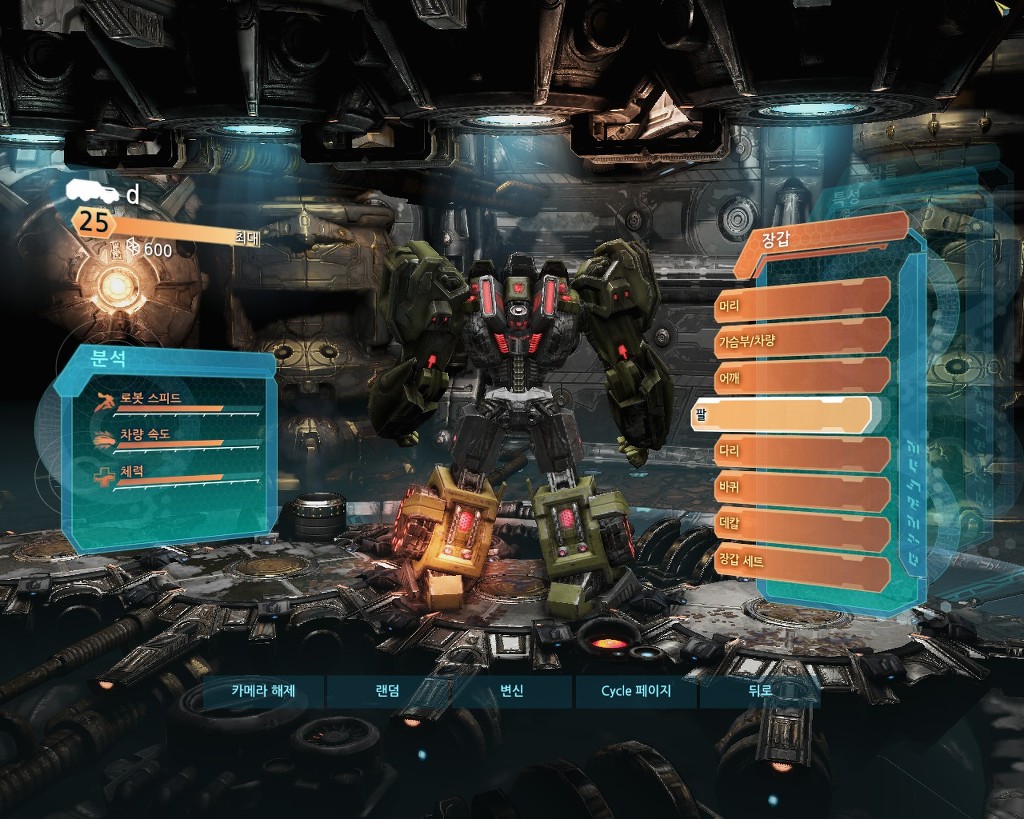The image size is (1024, 819).
Task: Transform the robot using the 변신 button
Action: click(511, 691)
